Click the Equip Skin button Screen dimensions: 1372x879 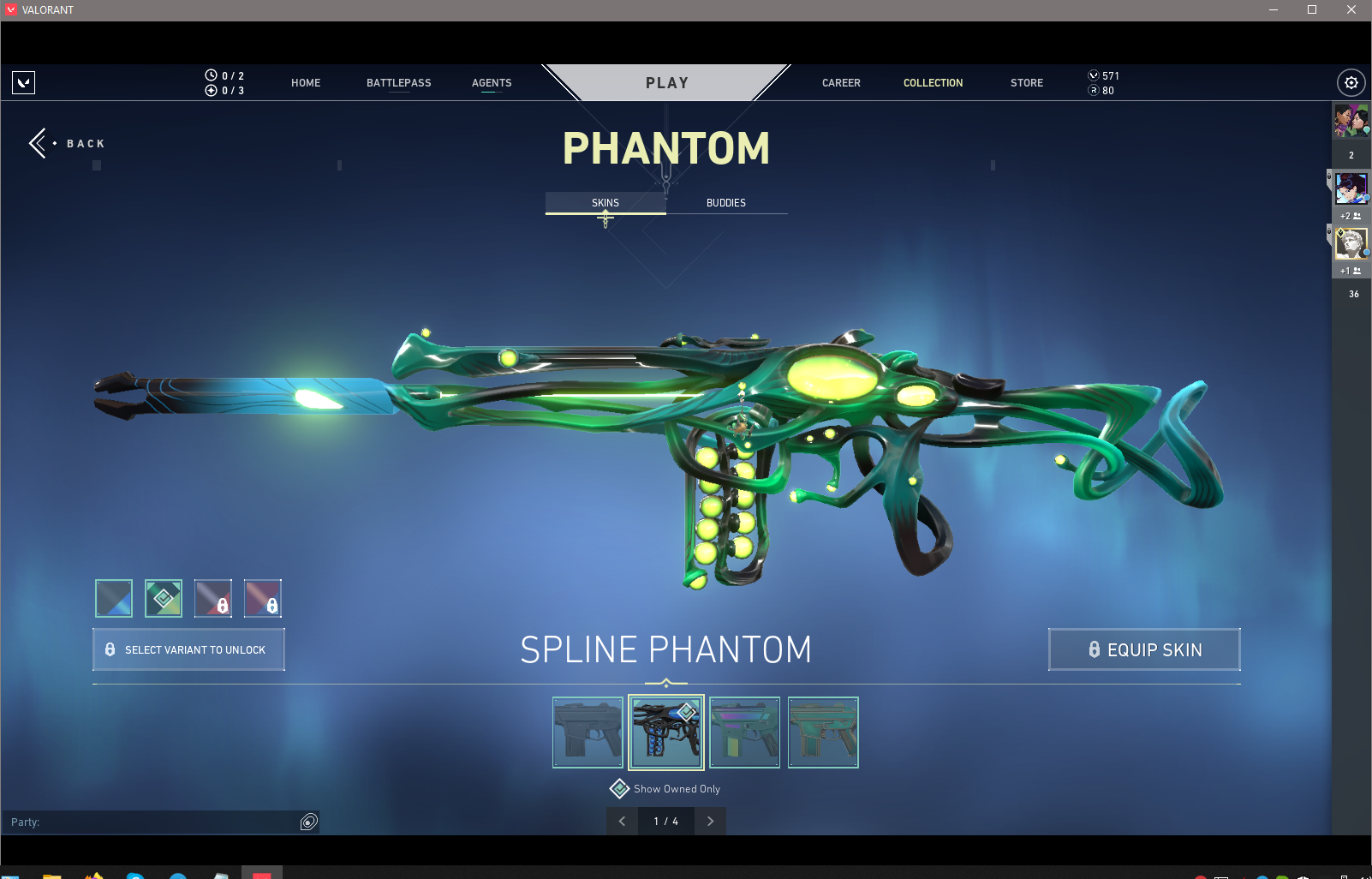click(x=1144, y=649)
